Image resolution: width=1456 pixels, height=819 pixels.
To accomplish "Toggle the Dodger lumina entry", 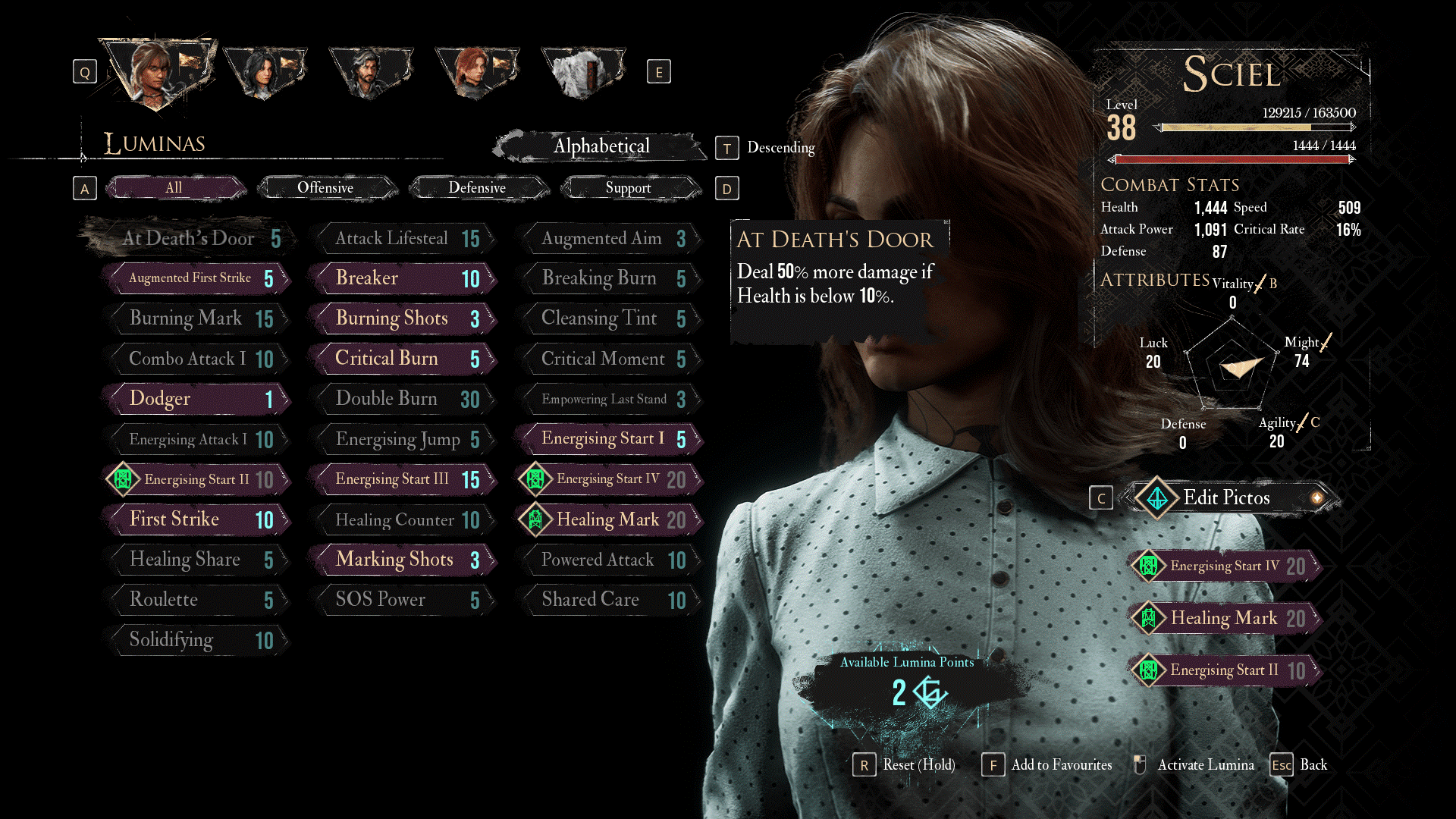I will [196, 399].
